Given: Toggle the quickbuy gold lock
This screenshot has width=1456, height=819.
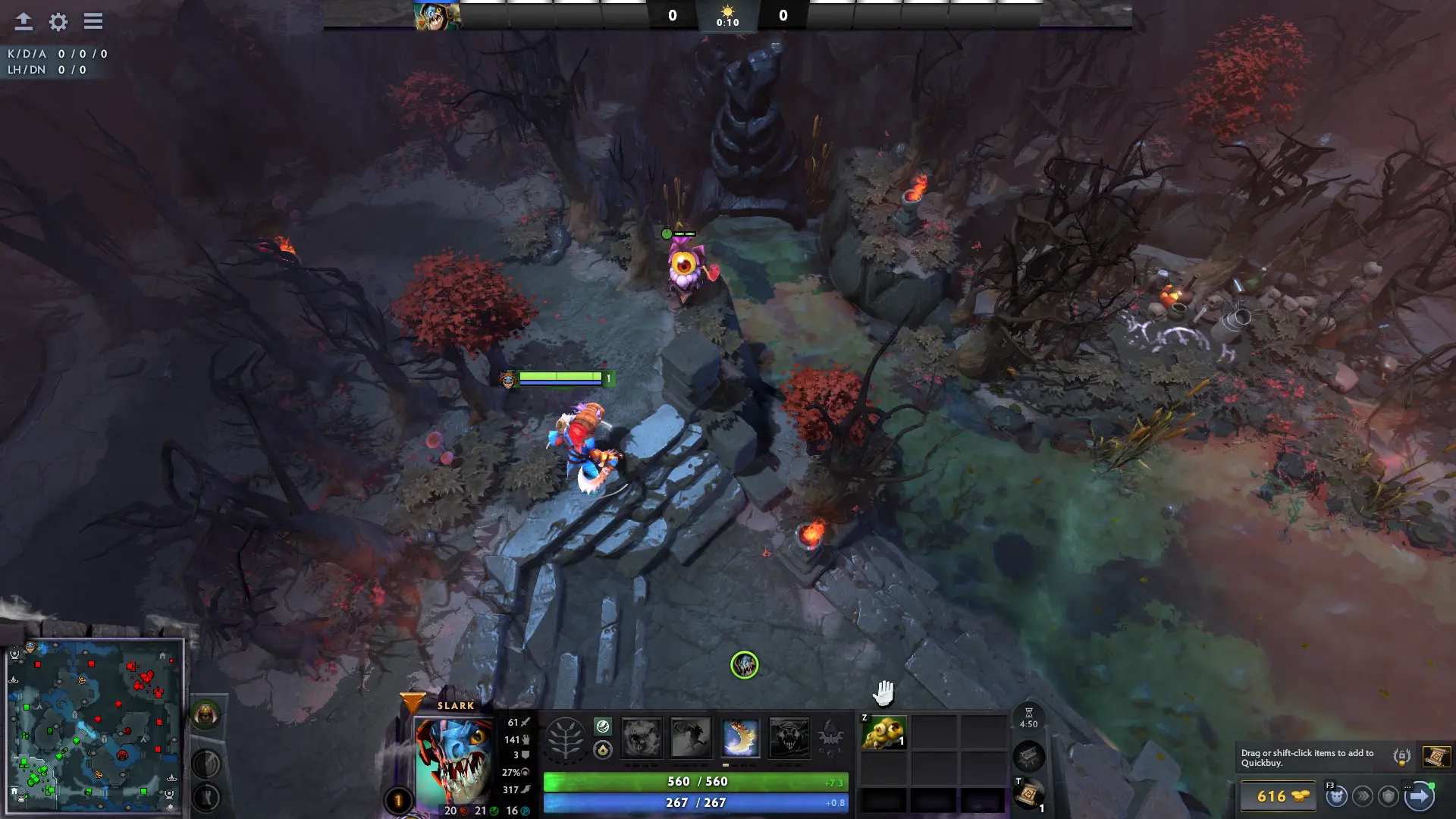Looking at the screenshot, I should (1401, 758).
